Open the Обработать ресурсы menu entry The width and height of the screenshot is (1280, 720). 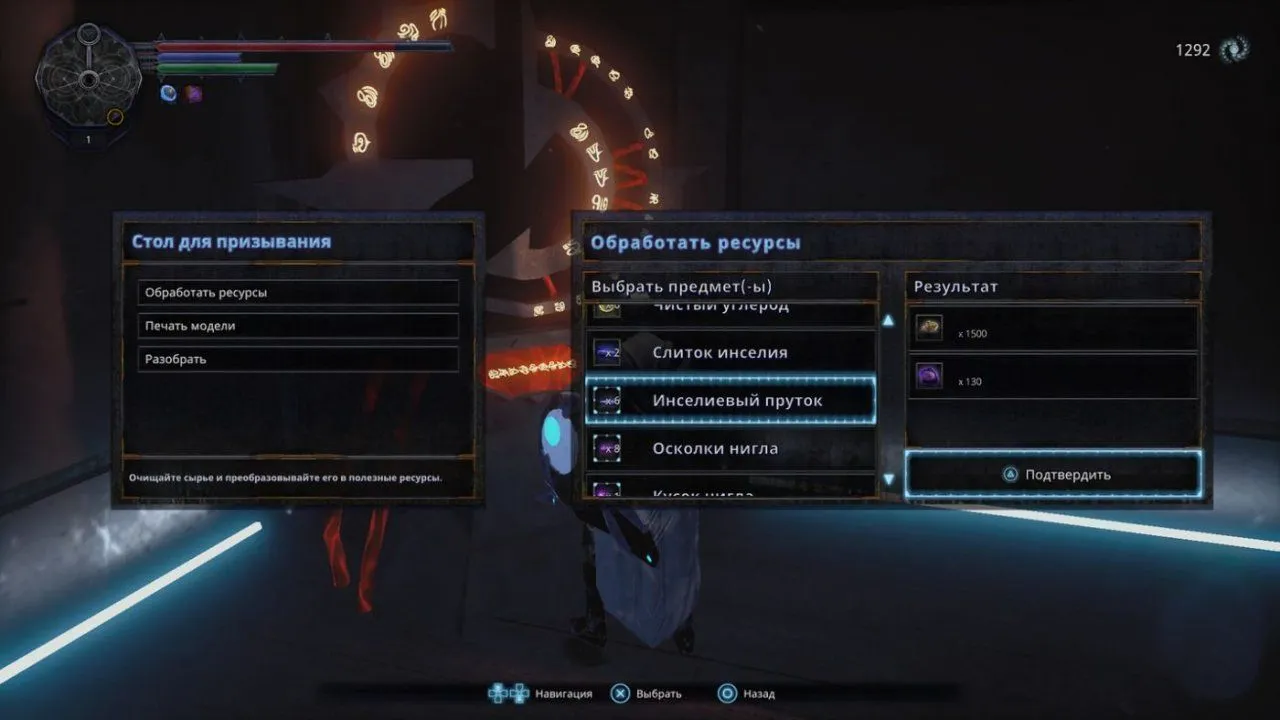coord(297,293)
